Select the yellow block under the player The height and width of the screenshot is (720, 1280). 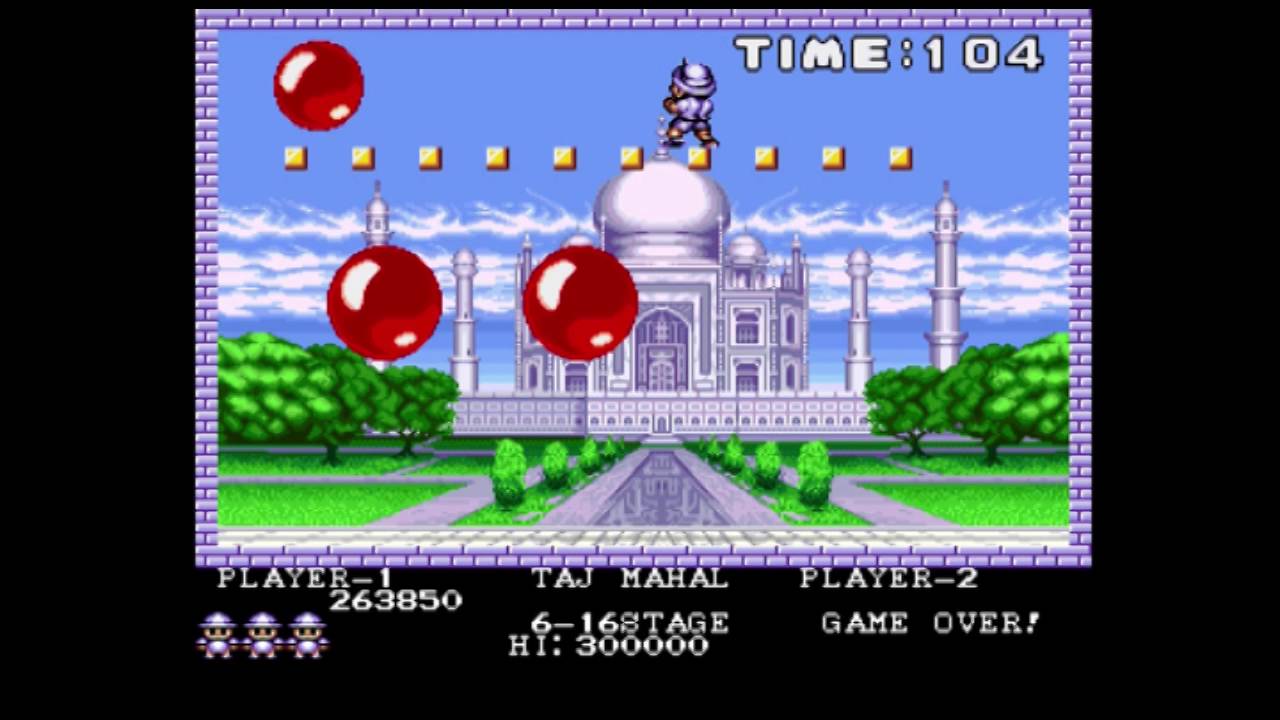697,156
